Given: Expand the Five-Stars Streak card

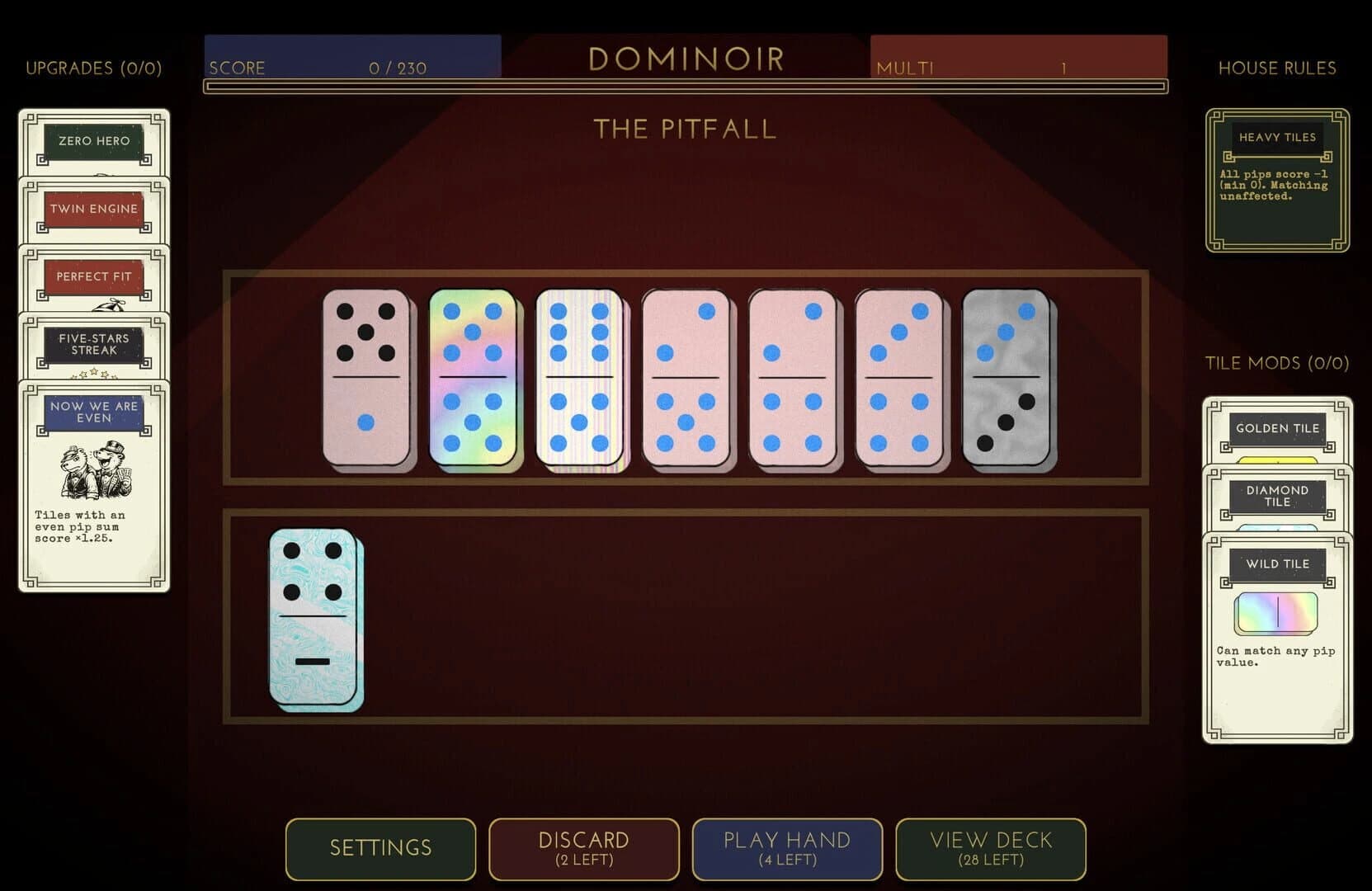Looking at the screenshot, I should point(94,343).
